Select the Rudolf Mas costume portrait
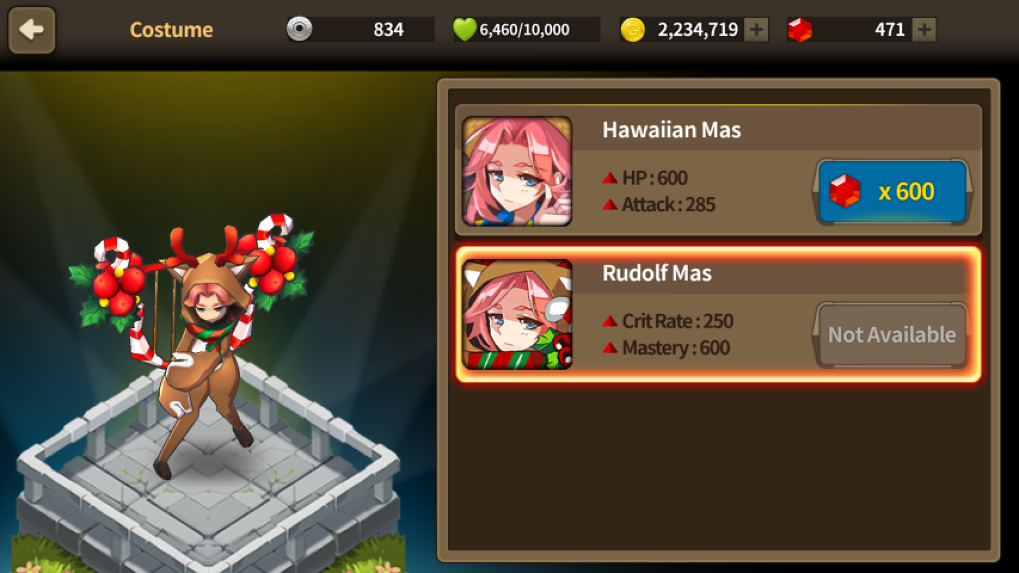 pyautogui.click(x=517, y=314)
